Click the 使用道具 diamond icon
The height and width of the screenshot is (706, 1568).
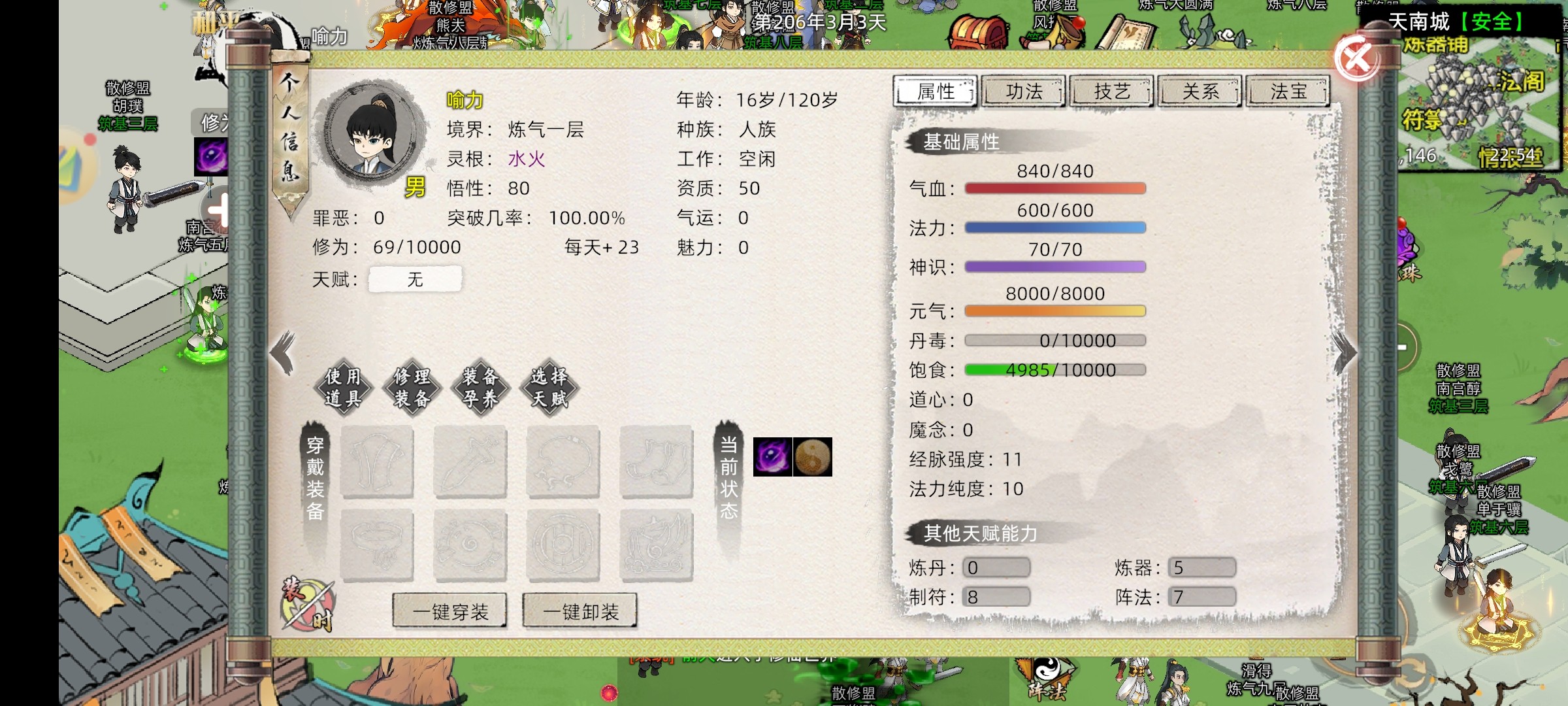pos(343,388)
